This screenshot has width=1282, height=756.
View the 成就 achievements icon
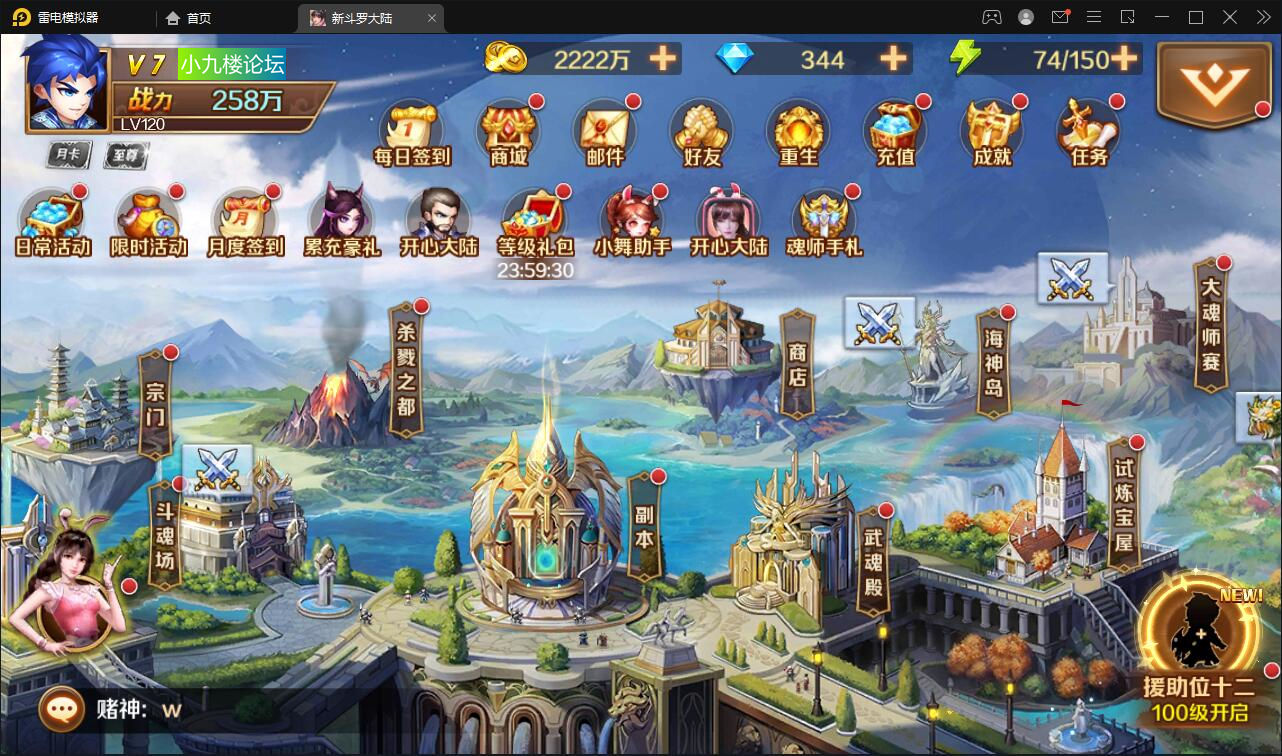pos(992,133)
